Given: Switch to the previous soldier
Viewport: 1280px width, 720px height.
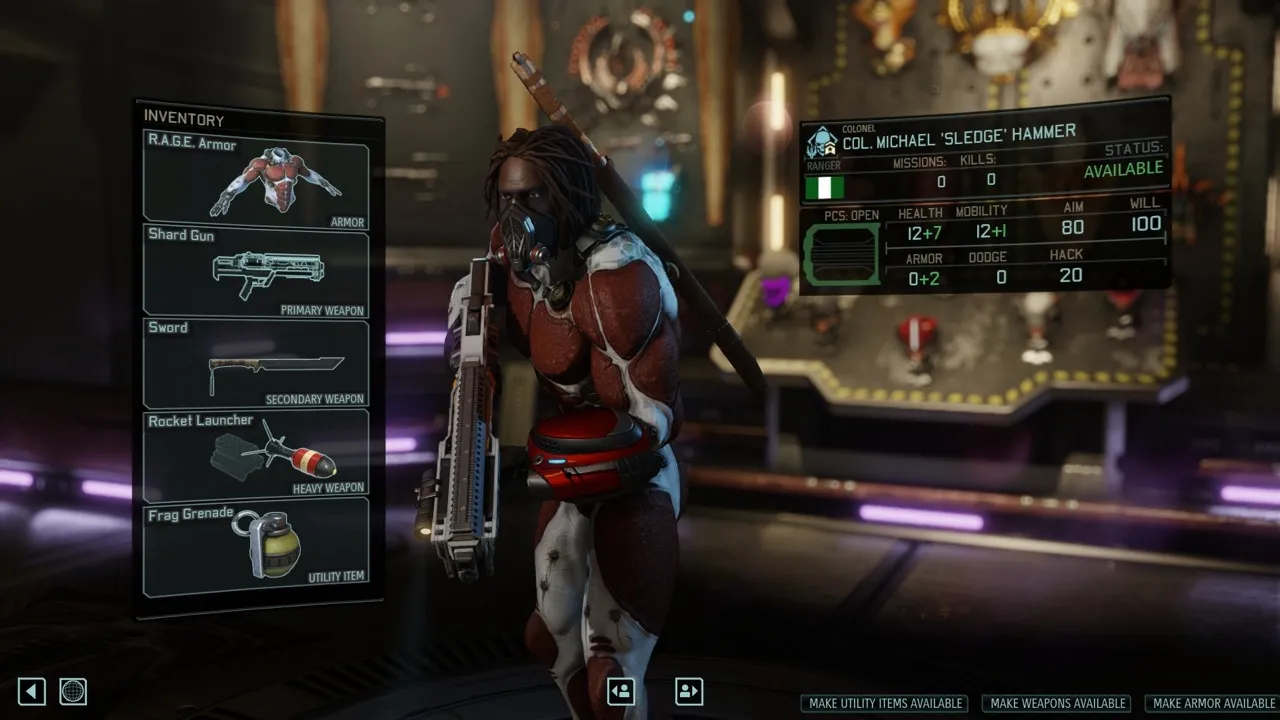Looking at the screenshot, I should click(x=621, y=691).
